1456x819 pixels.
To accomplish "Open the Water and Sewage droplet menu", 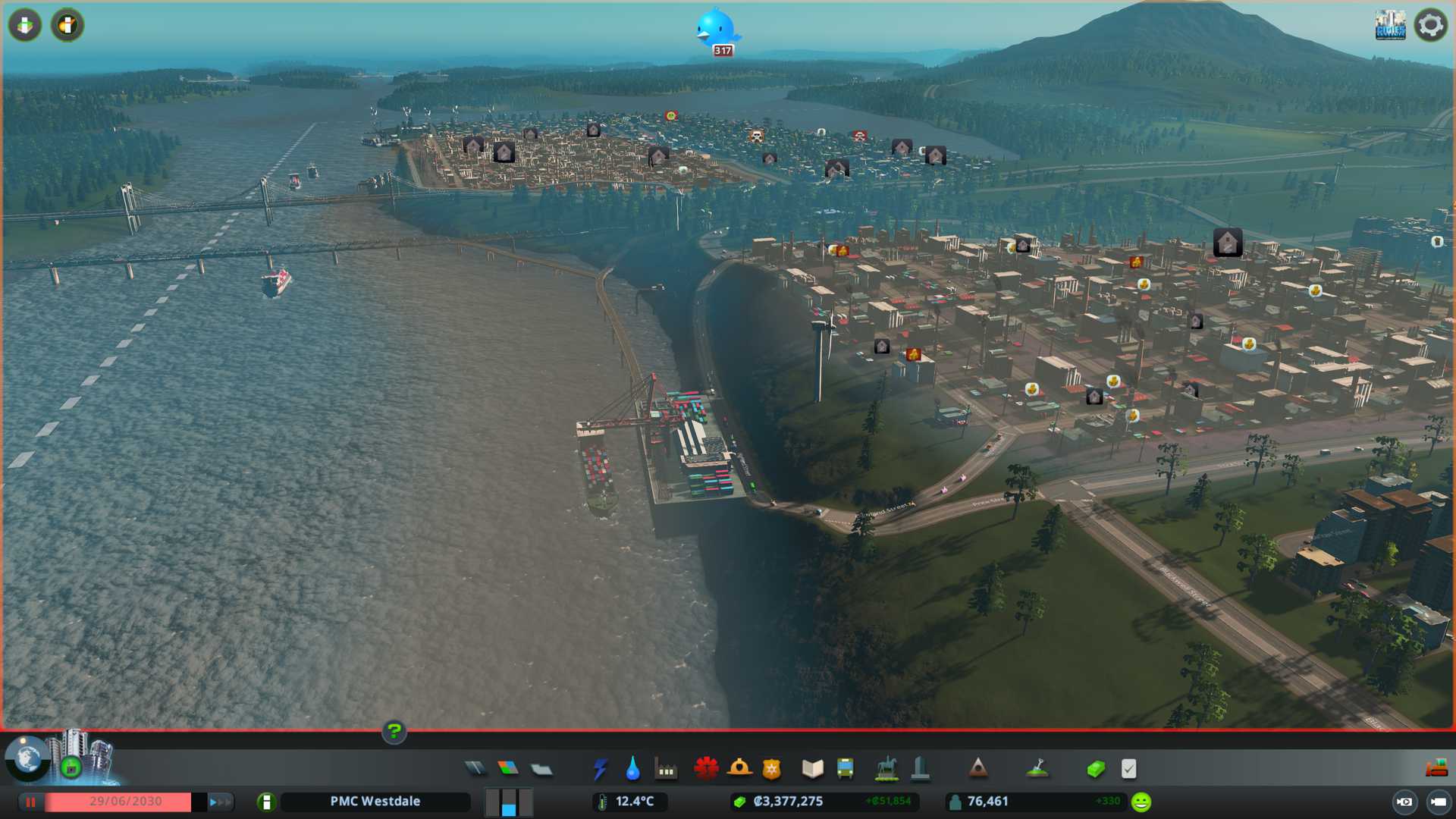I will pyautogui.click(x=632, y=769).
